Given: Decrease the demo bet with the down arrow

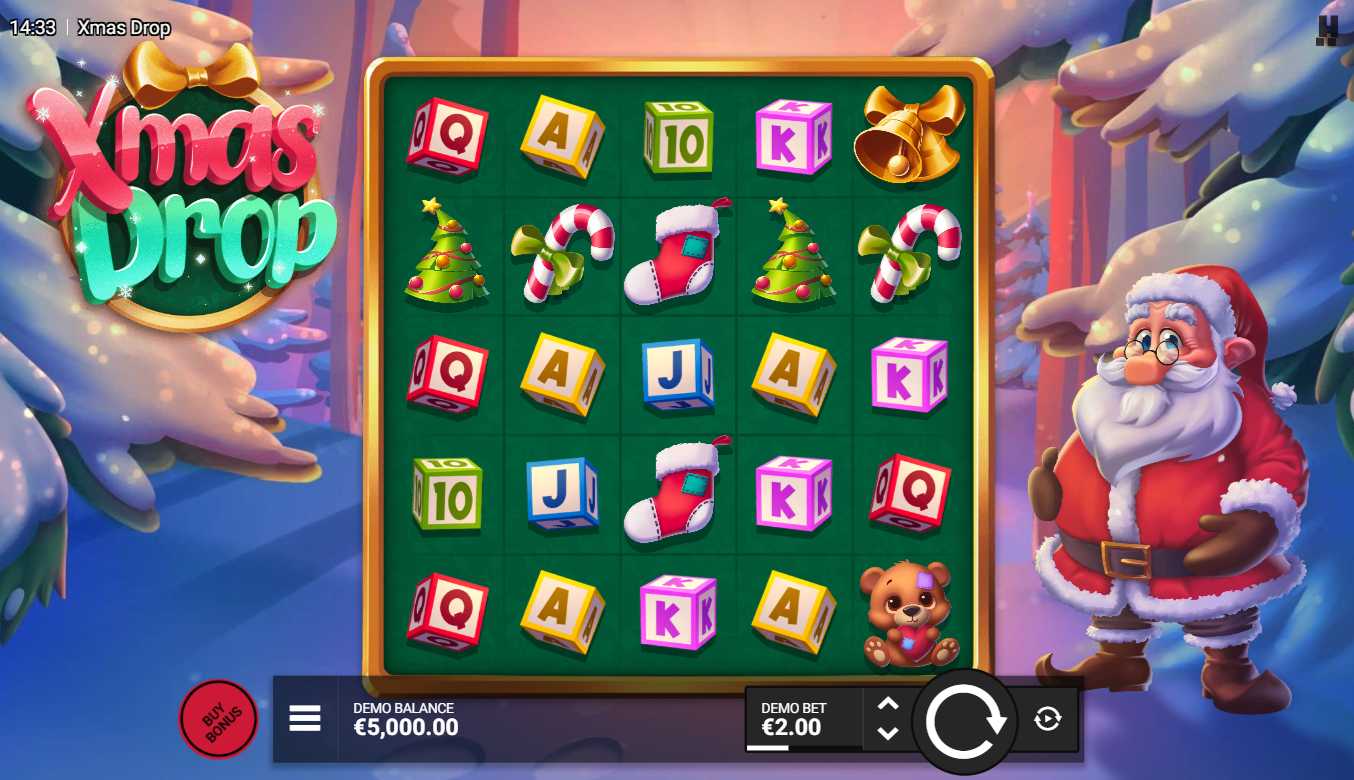Looking at the screenshot, I should click(888, 733).
